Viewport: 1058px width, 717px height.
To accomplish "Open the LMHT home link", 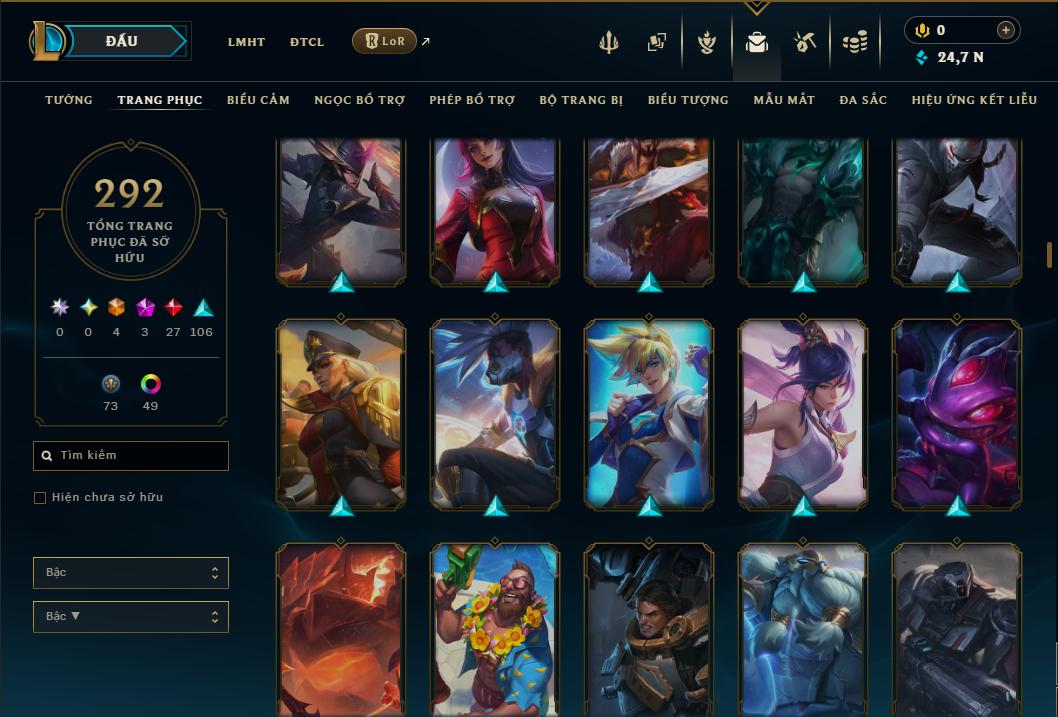I will point(246,42).
